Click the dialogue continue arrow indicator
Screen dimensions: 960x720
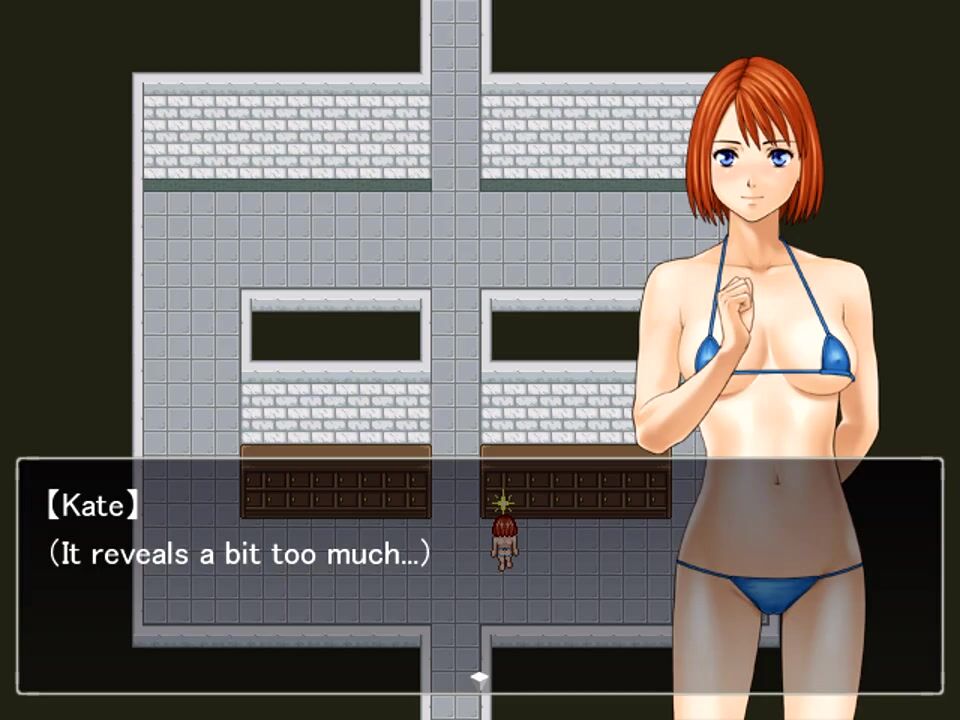pyautogui.click(x=480, y=678)
